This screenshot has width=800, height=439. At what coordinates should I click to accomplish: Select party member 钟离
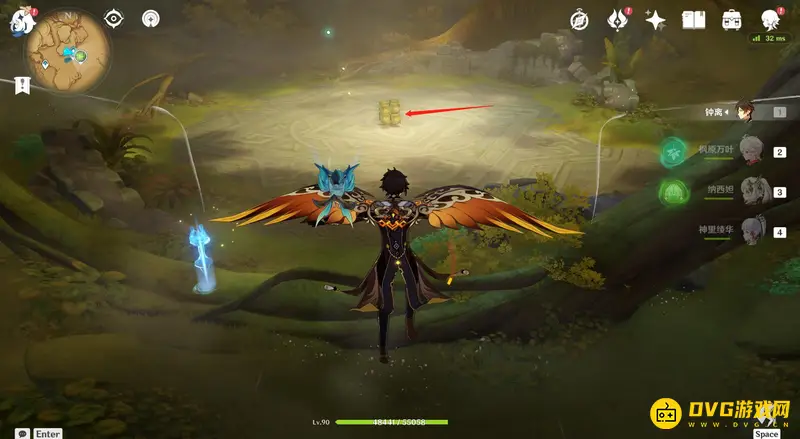pos(746,112)
